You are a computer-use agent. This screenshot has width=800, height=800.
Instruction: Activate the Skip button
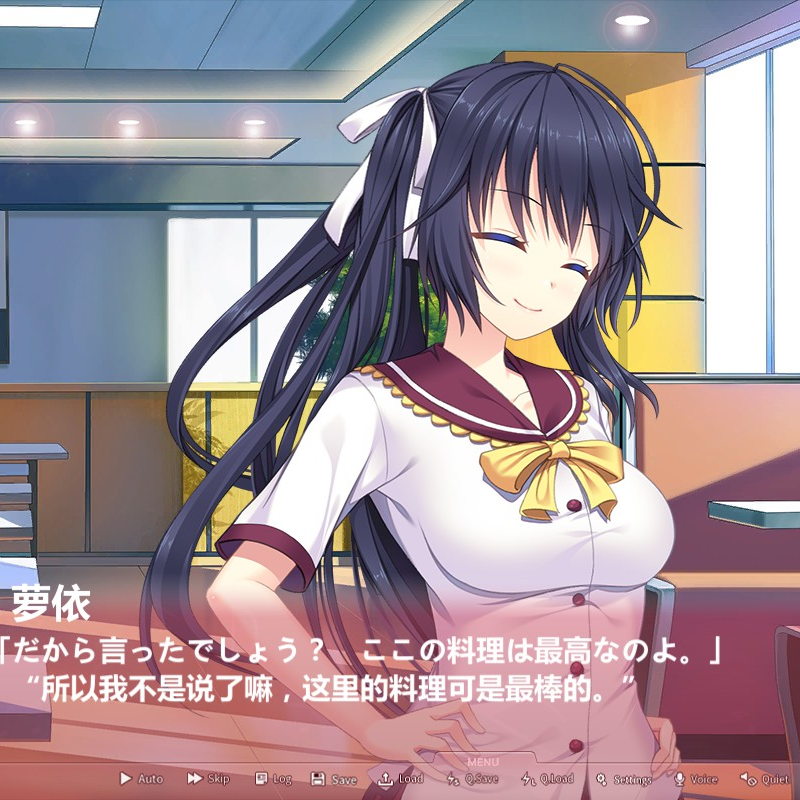click(x=208, y=779)
